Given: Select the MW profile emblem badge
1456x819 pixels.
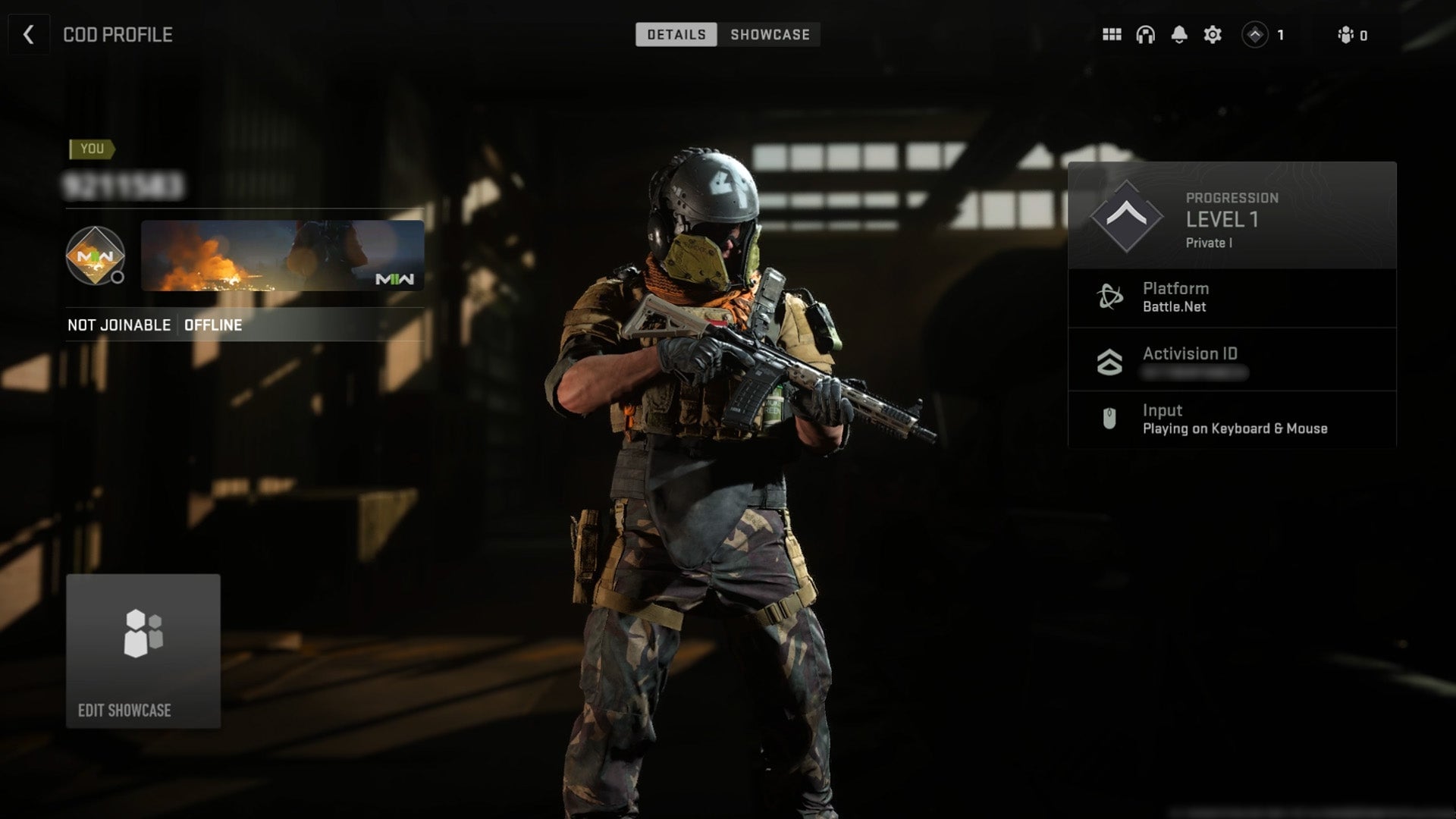Looking at the screenshot, I should point(94,256).
